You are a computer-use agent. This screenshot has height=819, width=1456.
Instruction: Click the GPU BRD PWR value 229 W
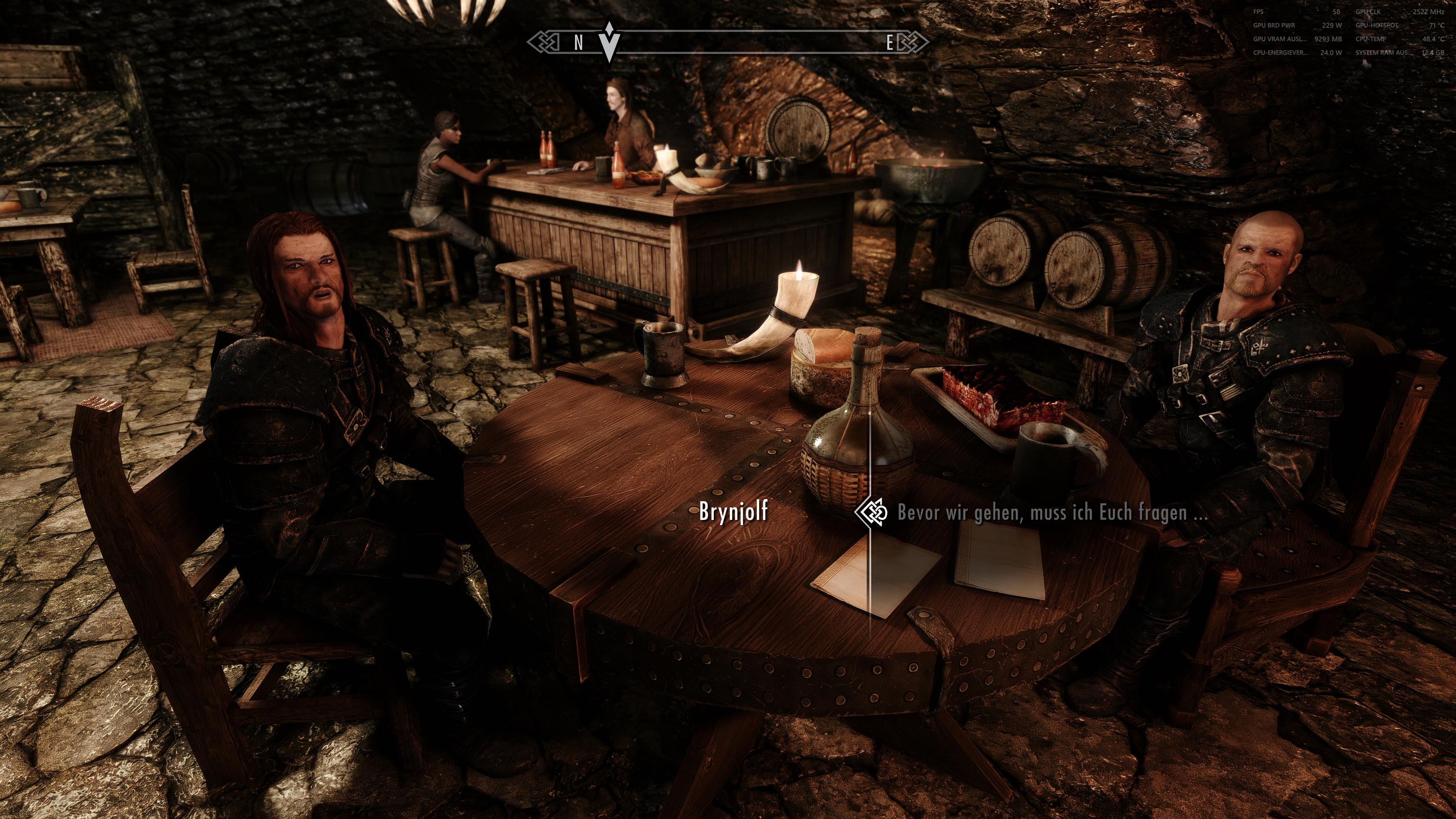coord(1332,26)
